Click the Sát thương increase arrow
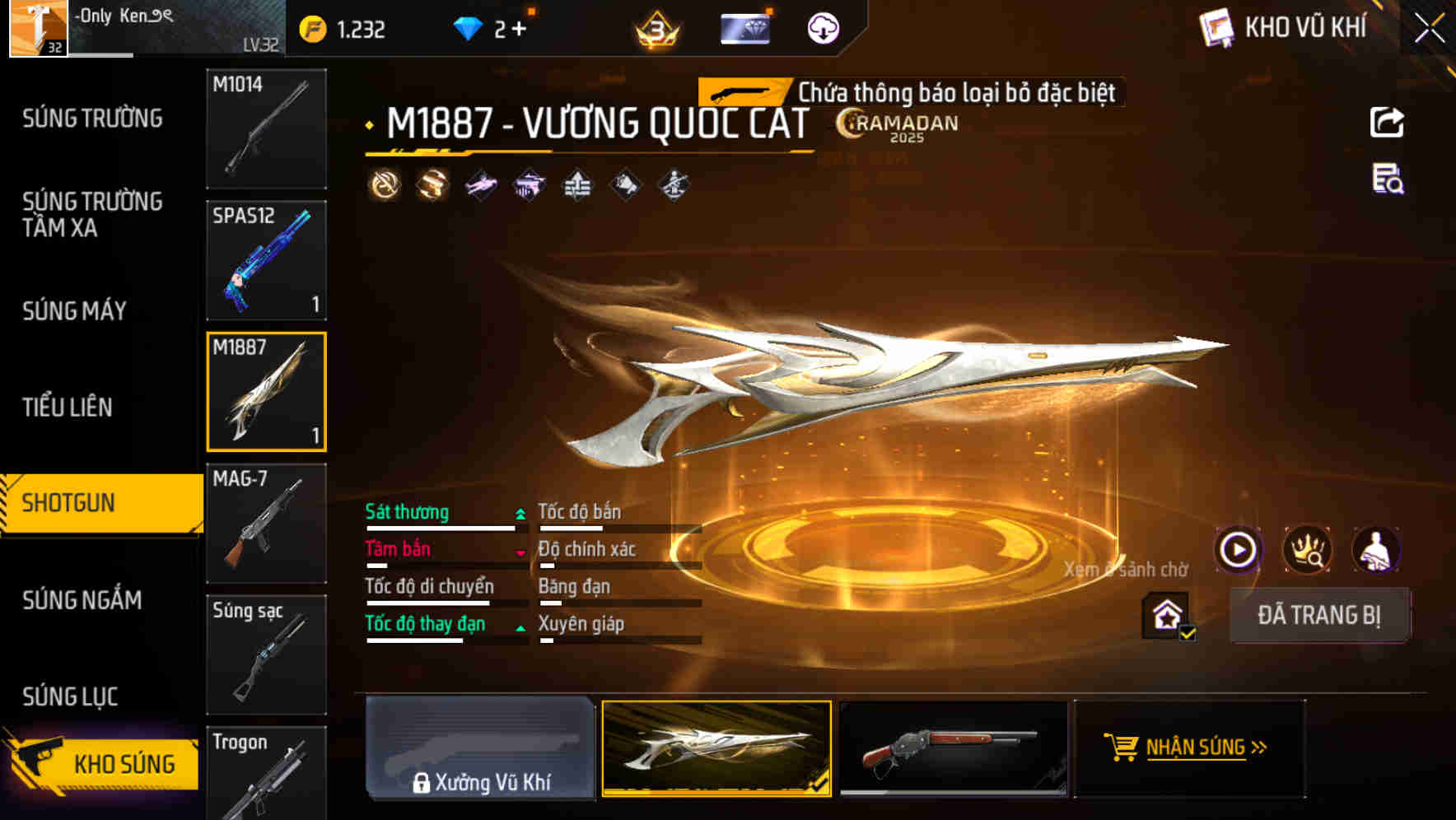This screenshot has height=820, width=1456. point(520,512)
